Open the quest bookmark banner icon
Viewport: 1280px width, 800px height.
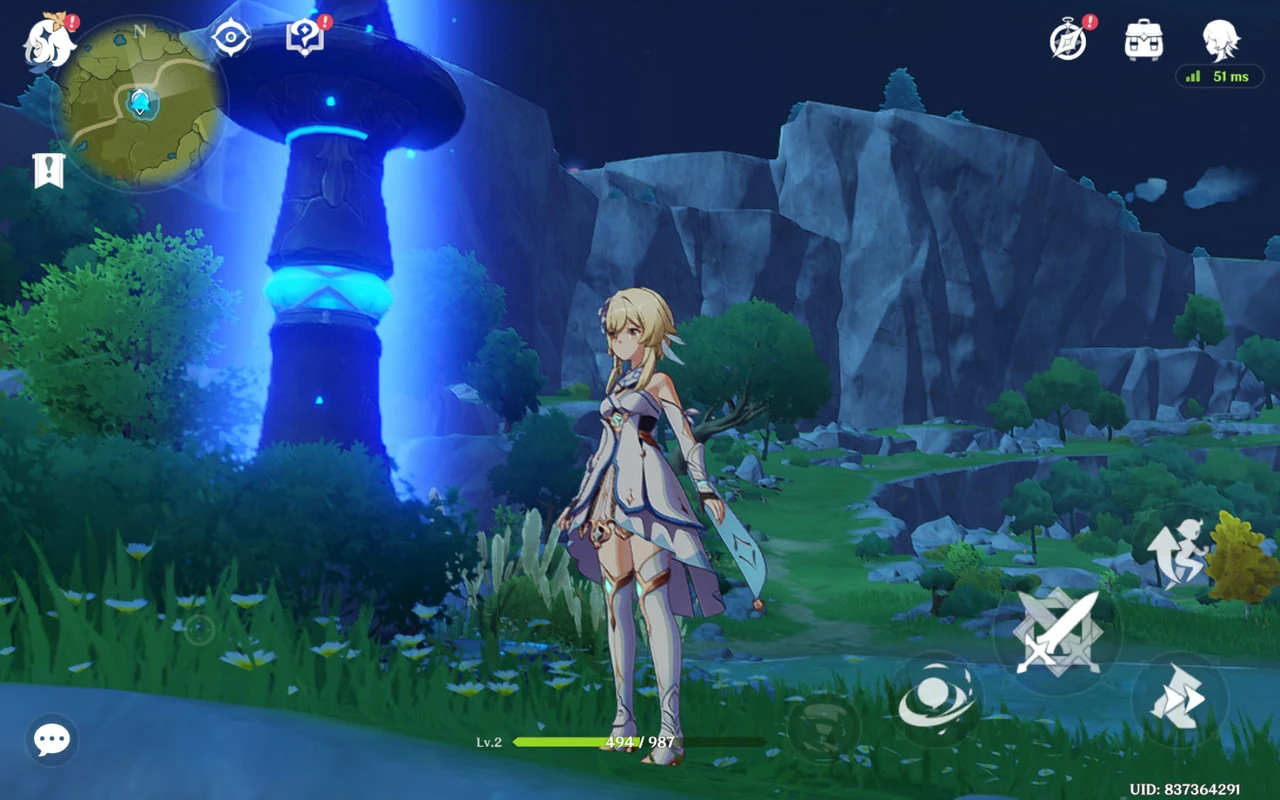click(x=48, y=171)
